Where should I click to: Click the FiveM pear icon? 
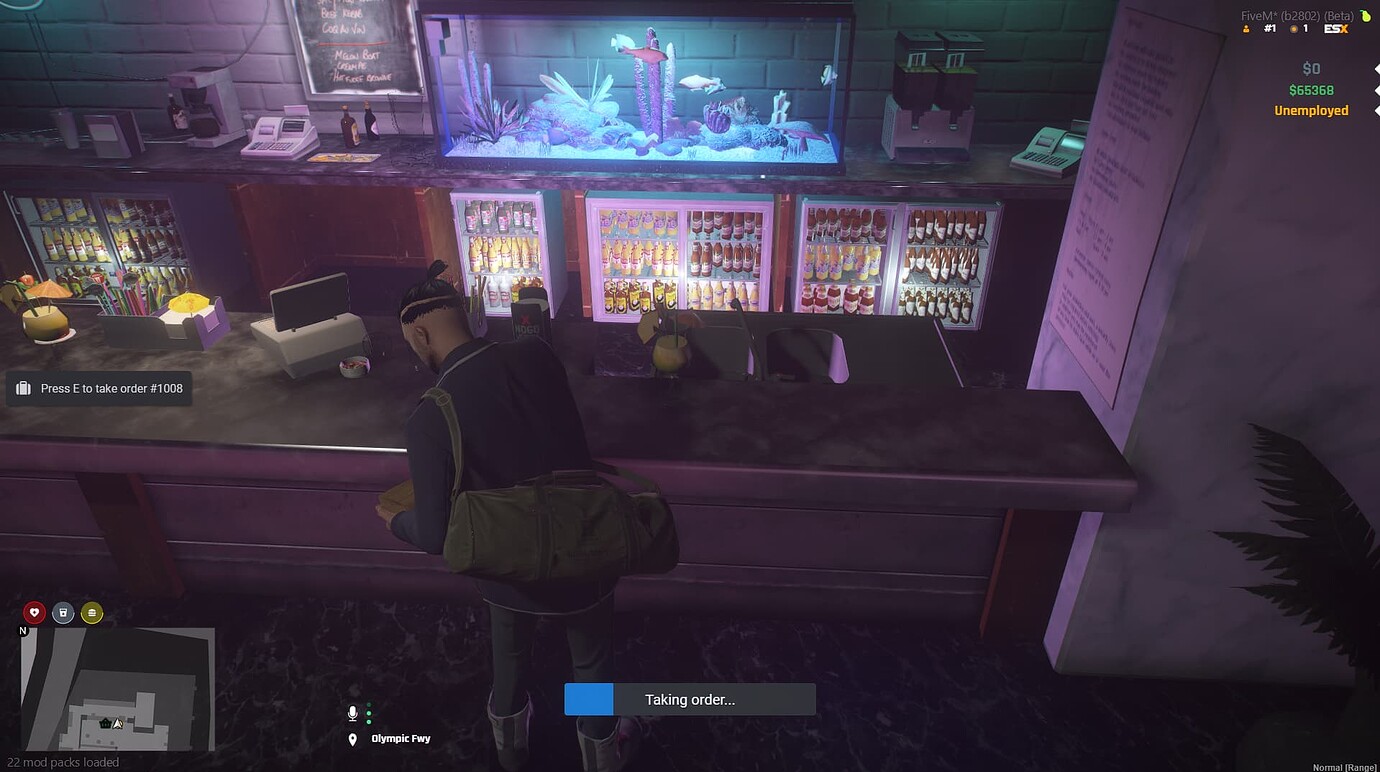point(1366,16)
